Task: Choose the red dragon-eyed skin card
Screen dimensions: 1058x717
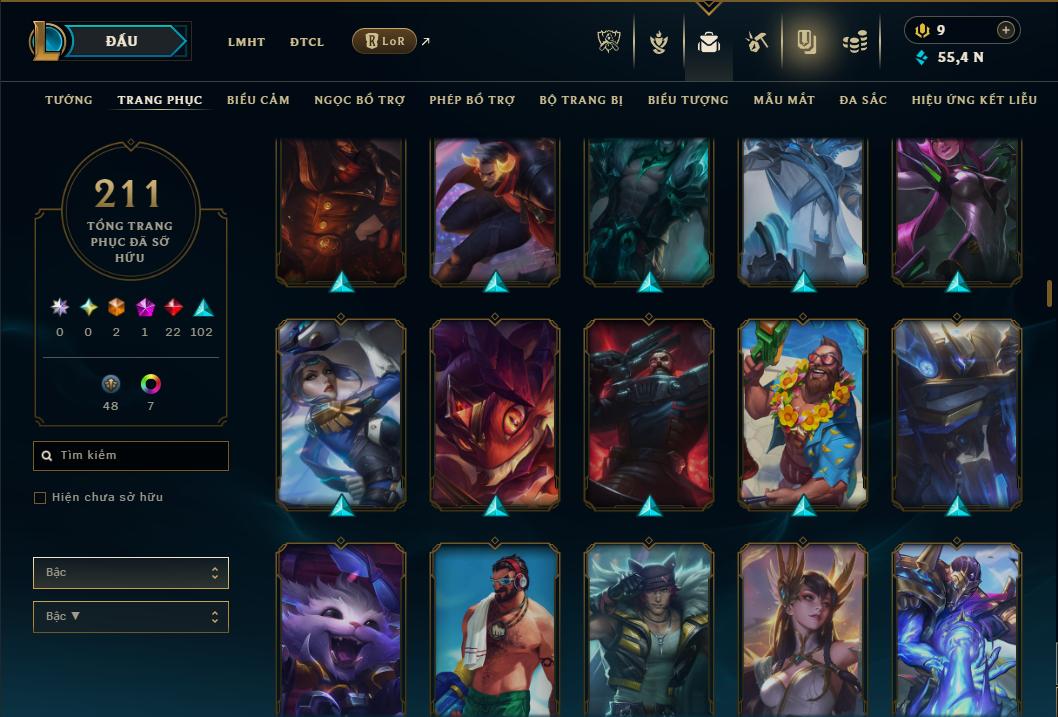Action: (x=495, y=413)
